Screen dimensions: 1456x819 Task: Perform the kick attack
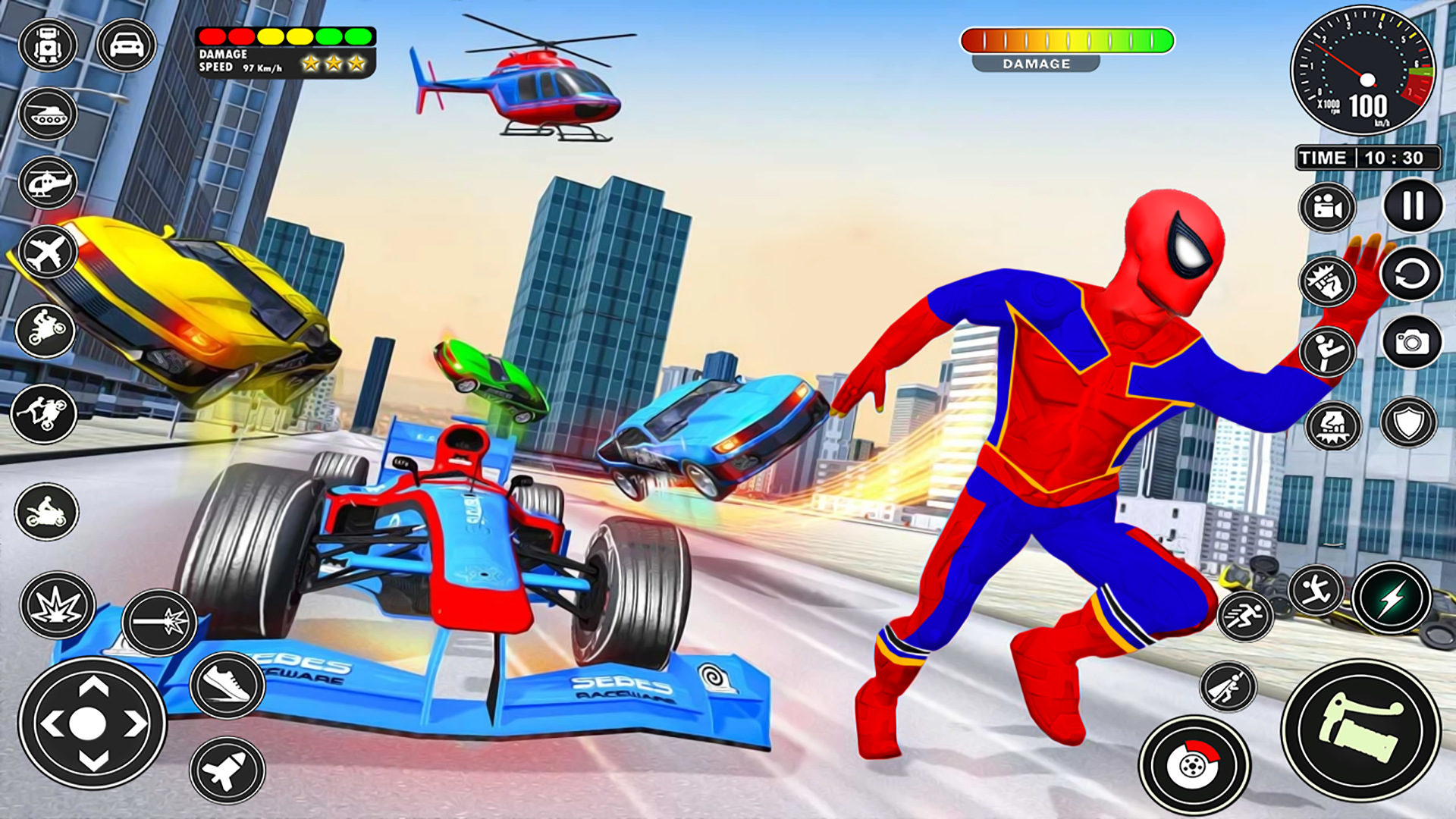(1327, 351)
